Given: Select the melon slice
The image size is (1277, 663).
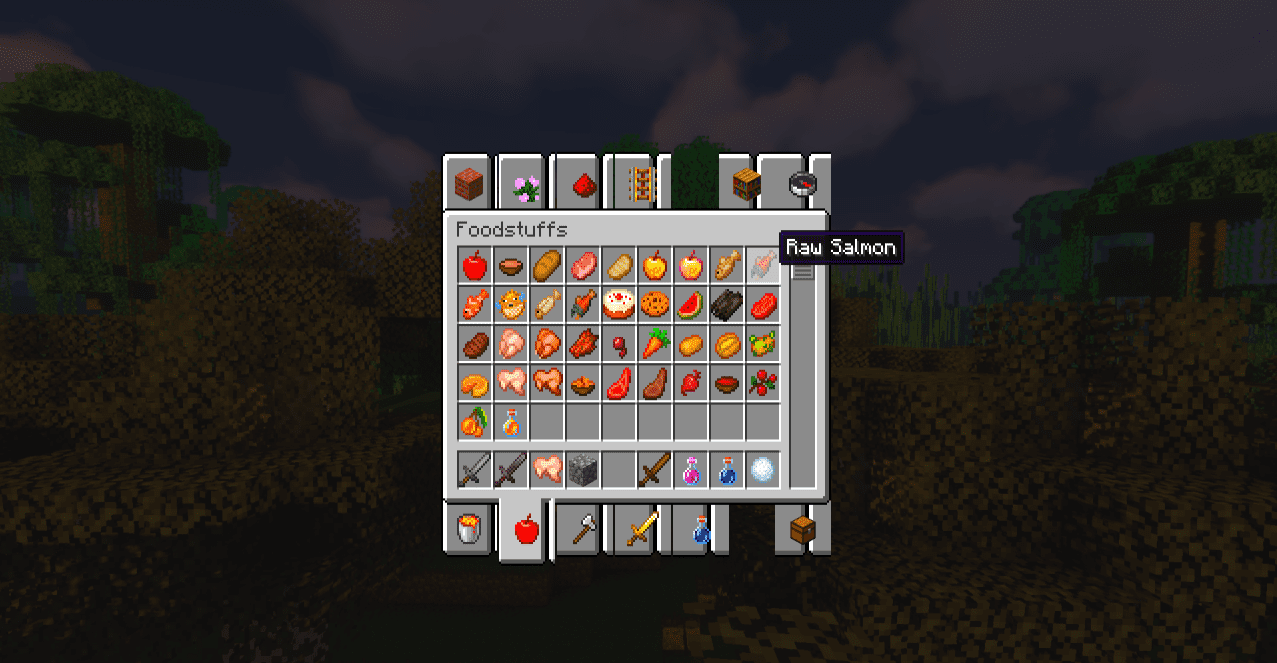Looking at the screenshot, I should pos(691,302).
